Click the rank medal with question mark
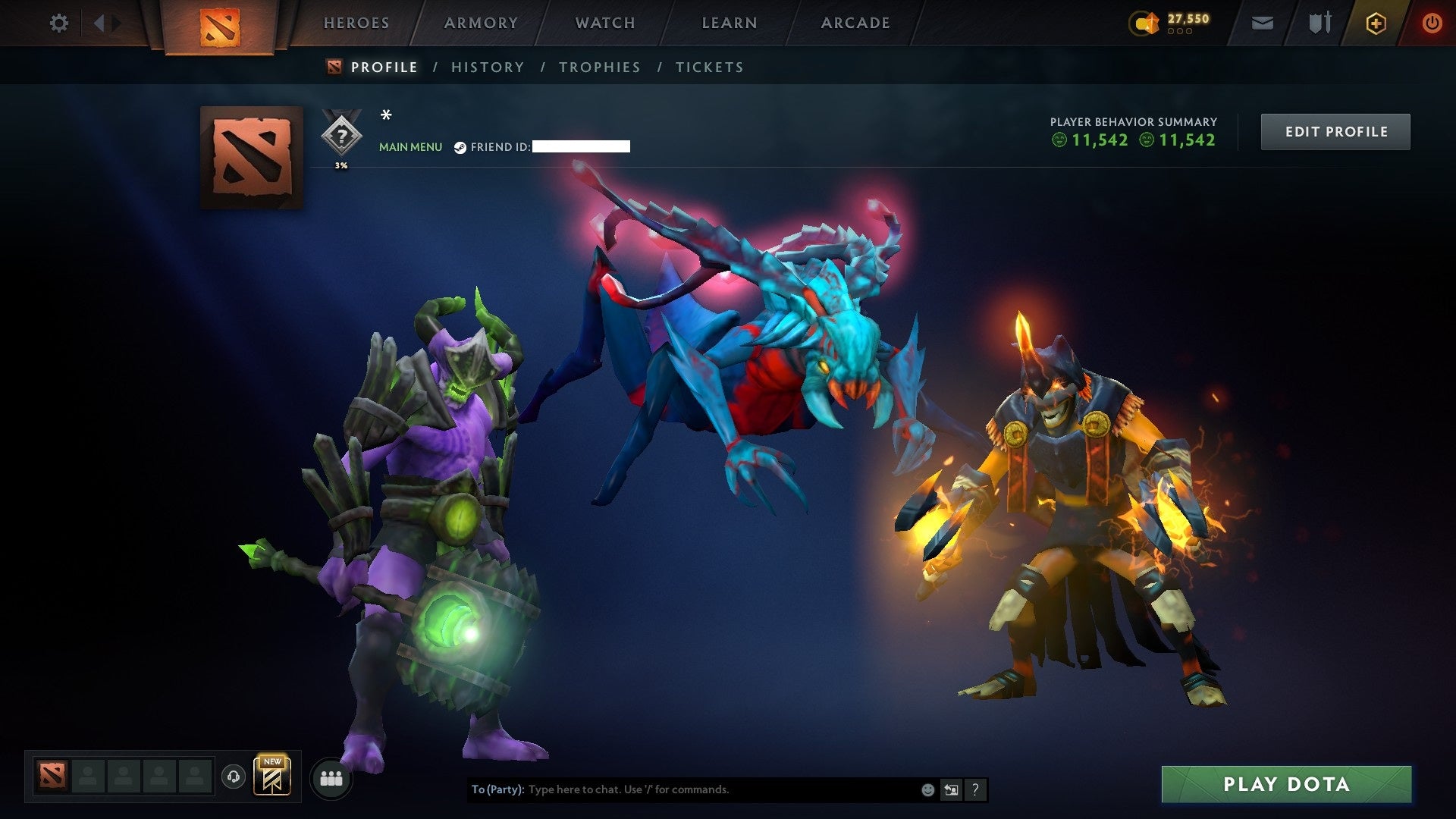The image size is (1456, 819). point(342,136)
